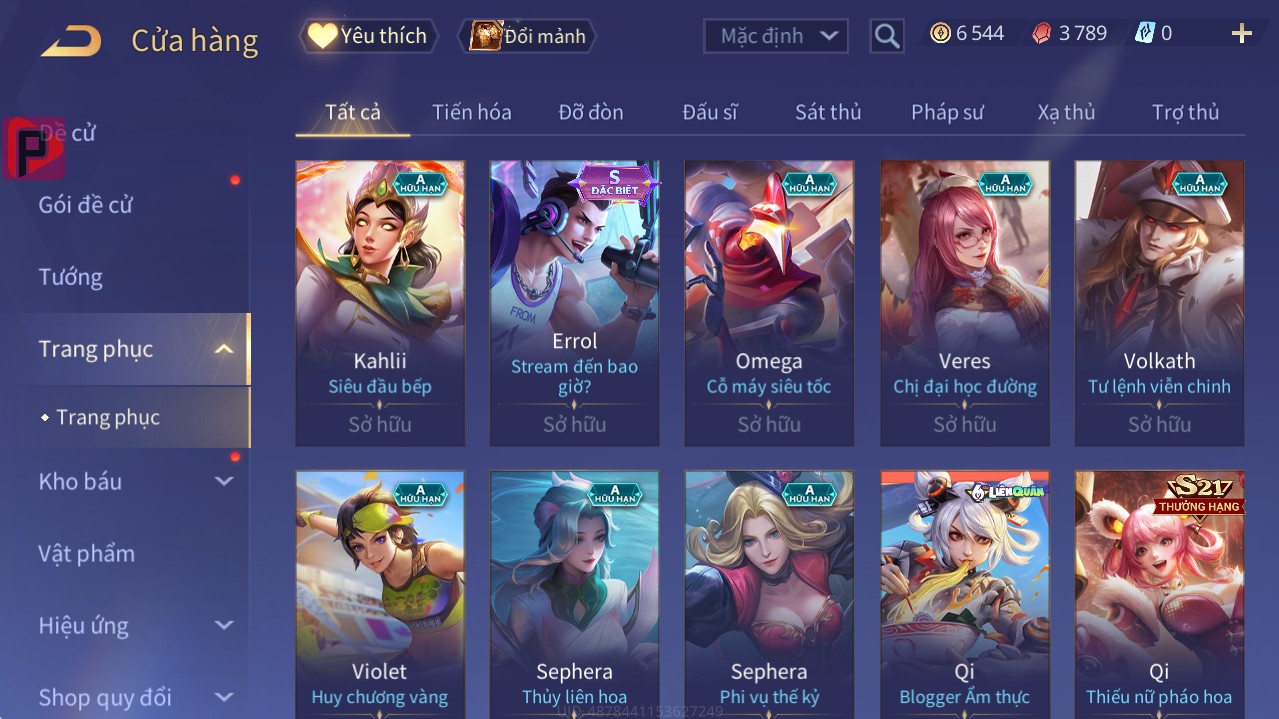The width and height of the screenshot is (1279, 719).
Task: Filter skins by Sát thủ
Action: (x=827, y=112)
